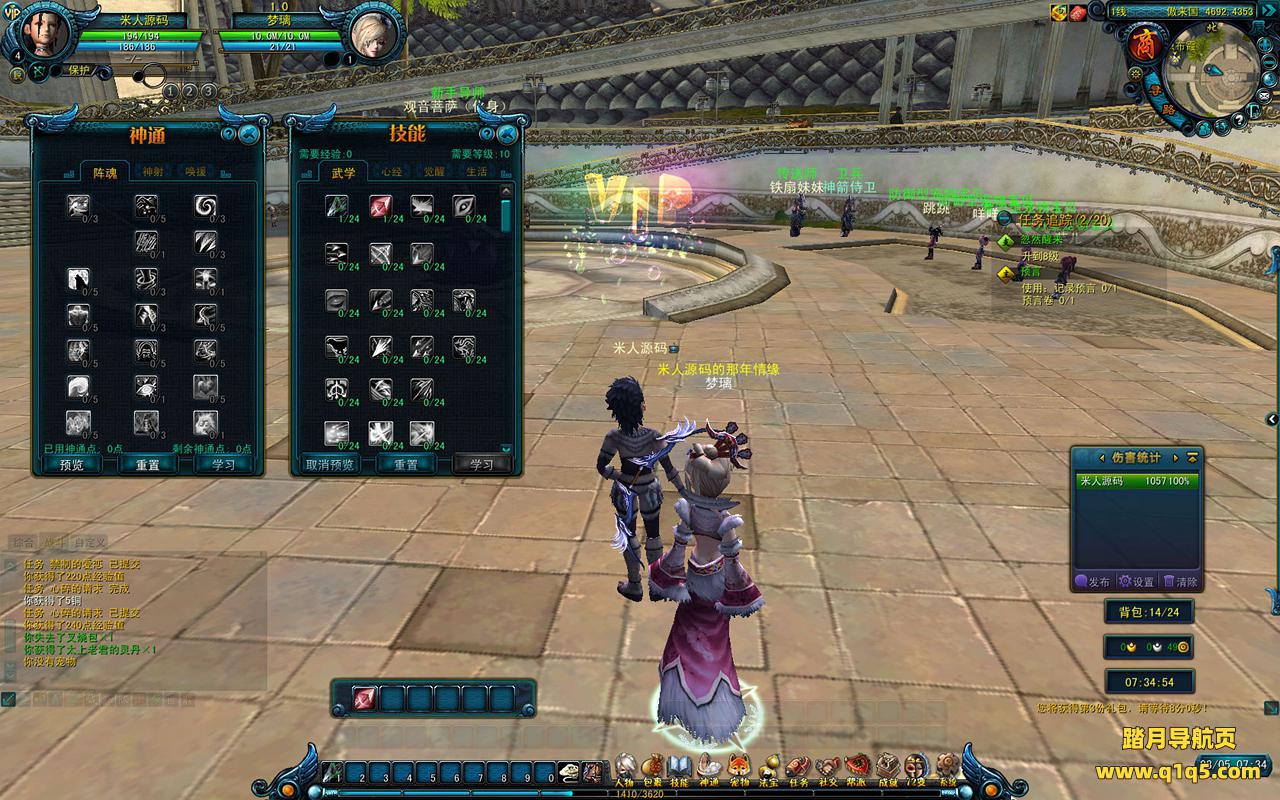
Task: Click 清除 to clear damage statistics
Action: point(1180,581)
